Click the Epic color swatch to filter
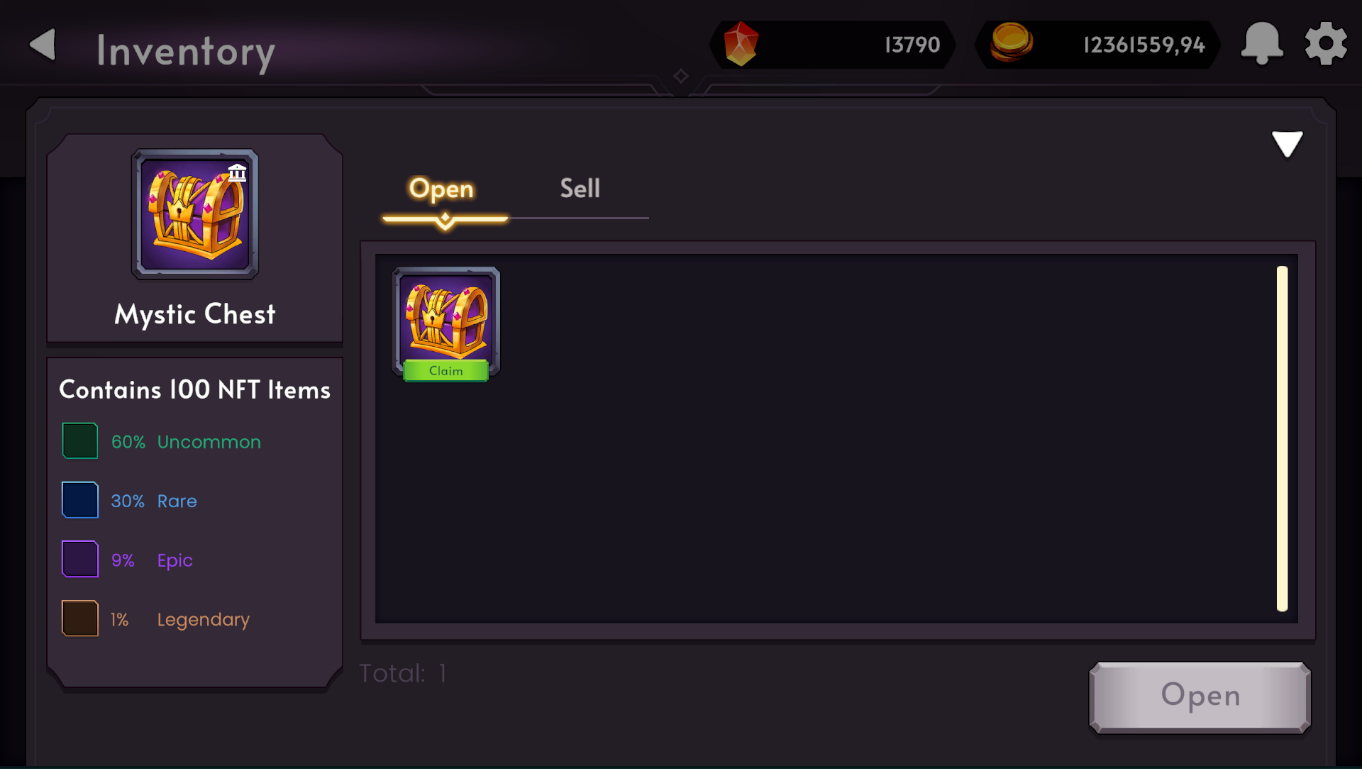 (79, 559)
